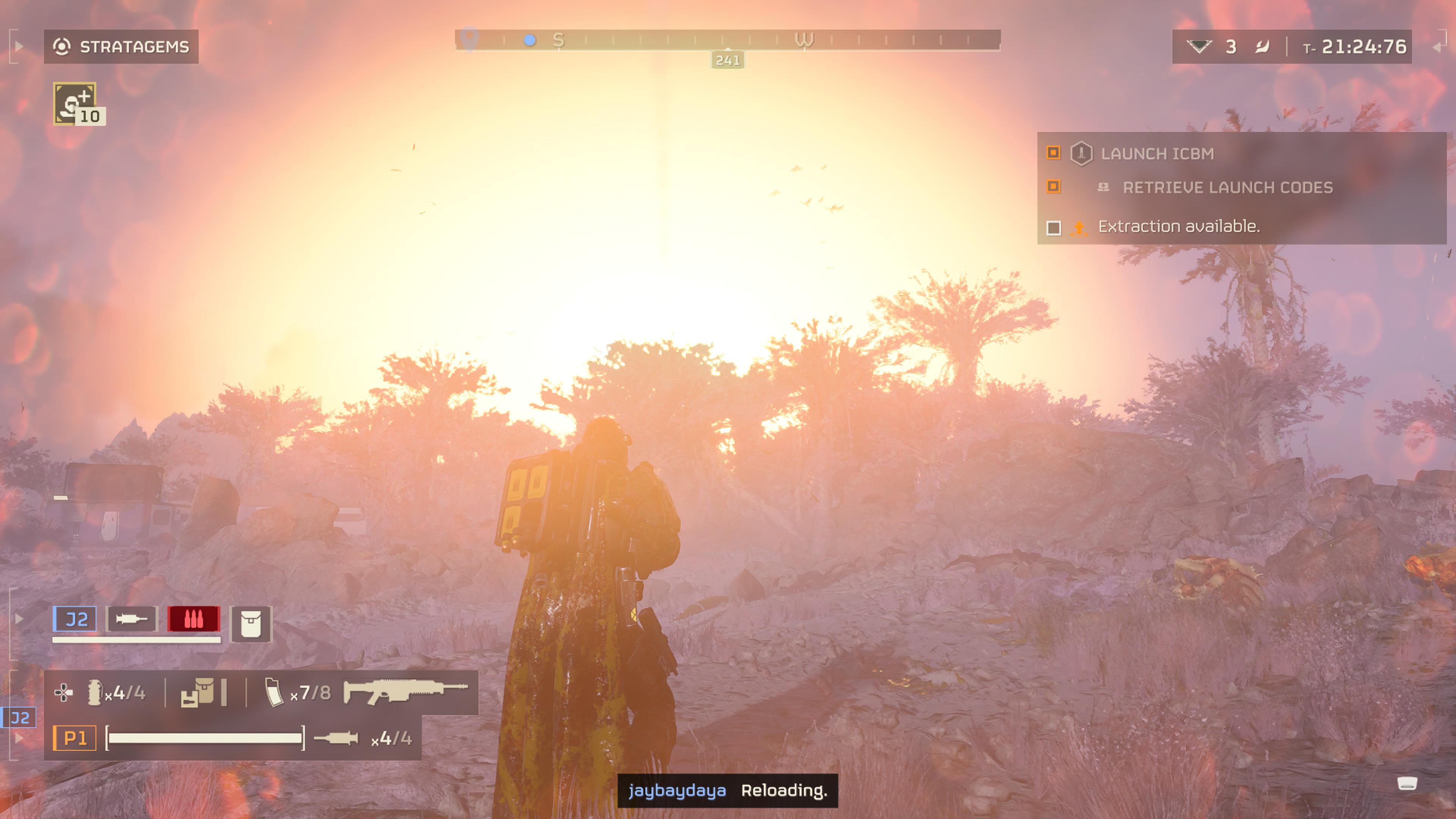Select the supply backpack icon in loadout
The width and height of the screenshot is (1456, 819).
[197, 692]
